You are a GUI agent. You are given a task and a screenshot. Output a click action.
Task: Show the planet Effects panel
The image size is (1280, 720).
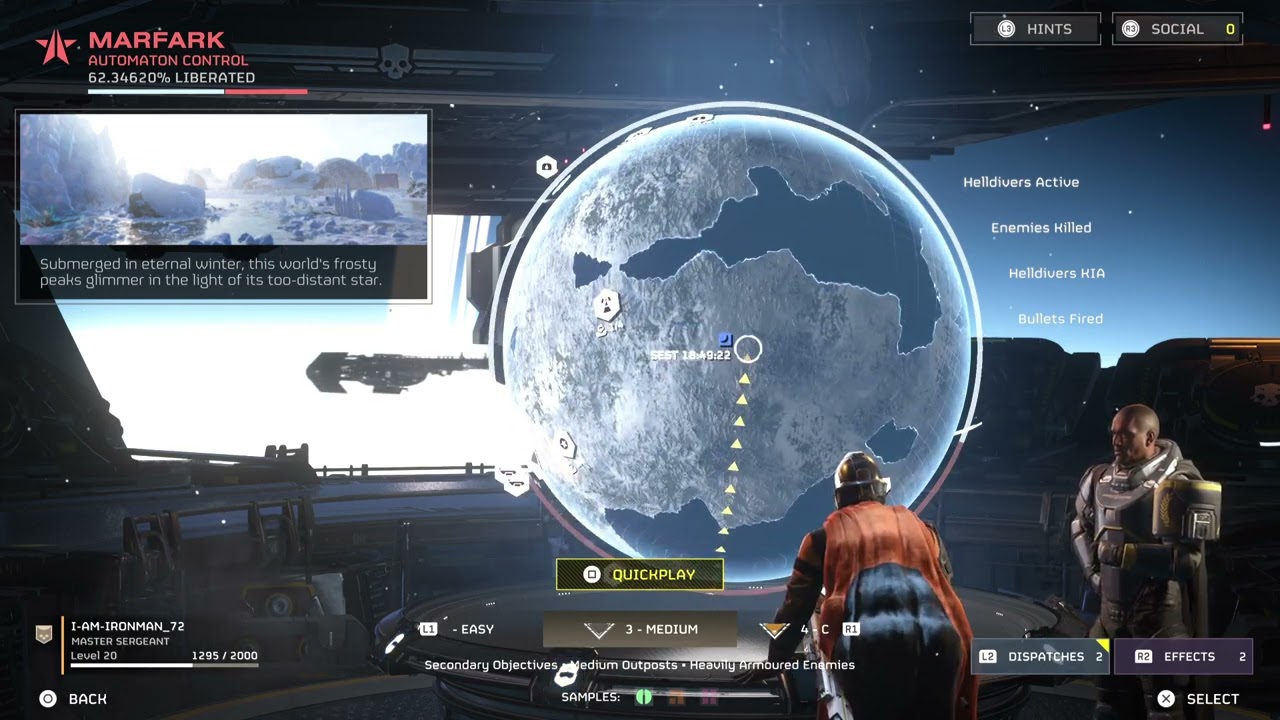click(x=1189, y=657)
